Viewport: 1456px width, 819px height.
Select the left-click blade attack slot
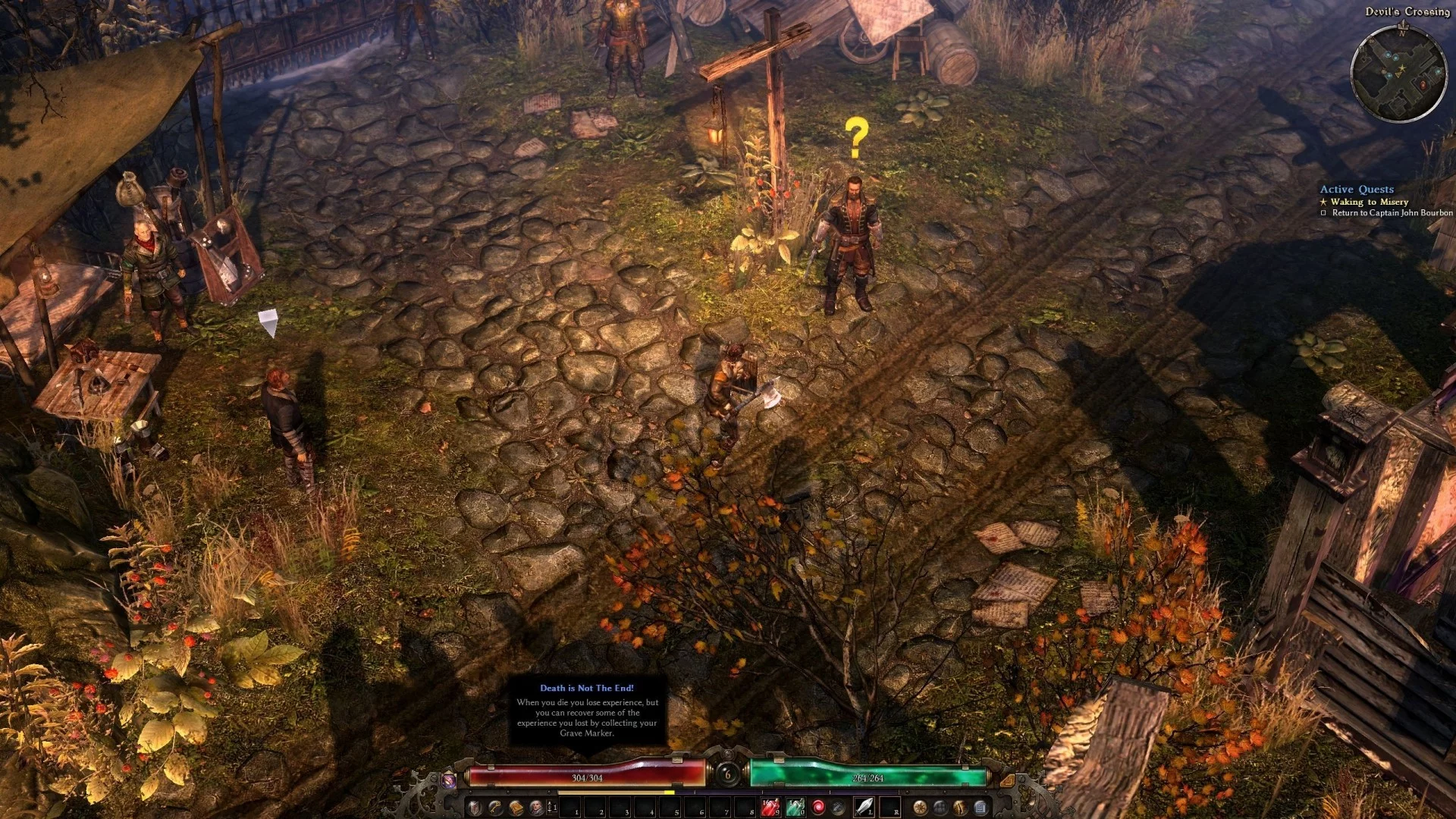pyautogui.click(x=864, y=807)
